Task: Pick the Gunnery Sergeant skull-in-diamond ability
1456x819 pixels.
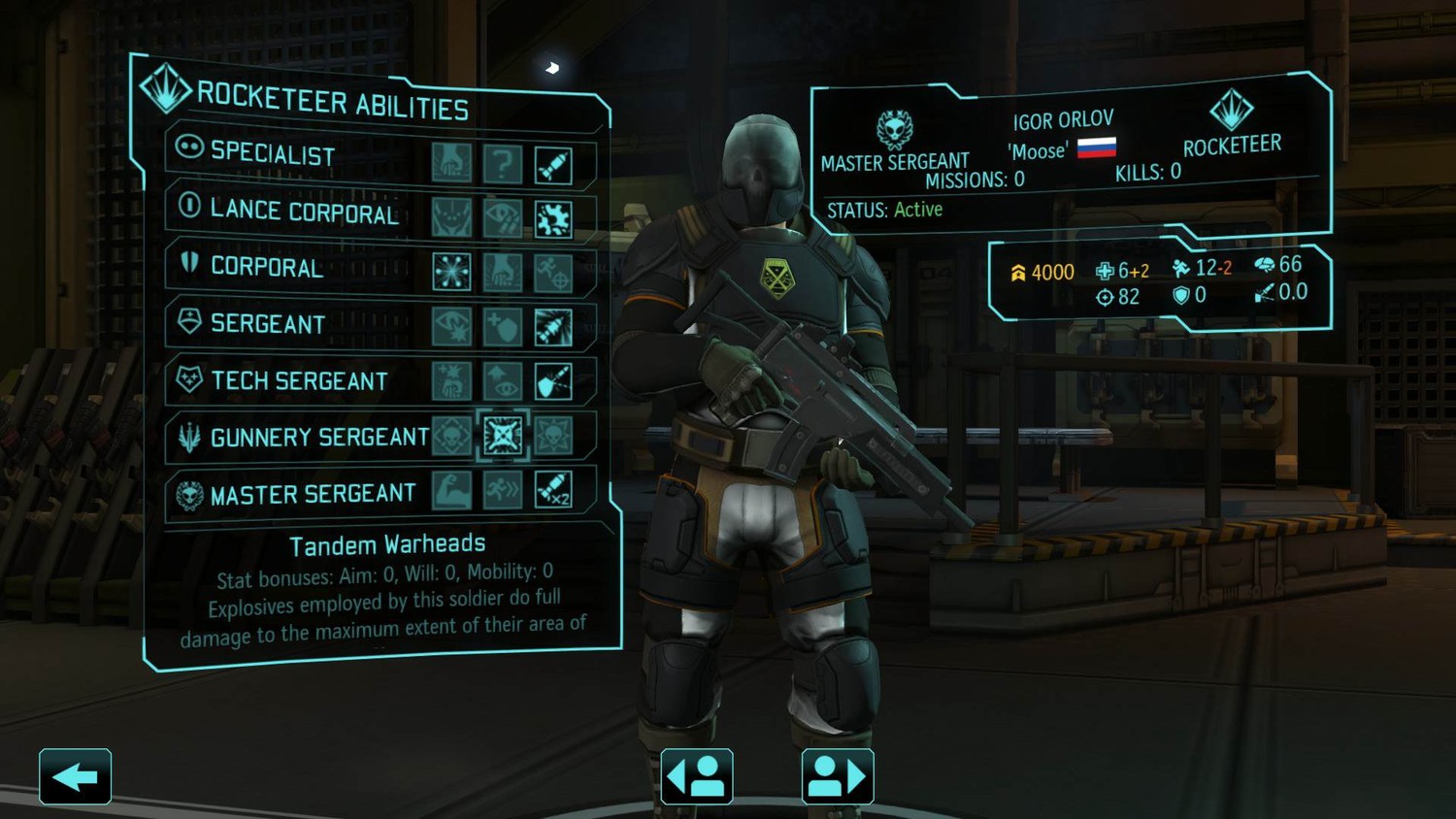Action: point(451,436)
